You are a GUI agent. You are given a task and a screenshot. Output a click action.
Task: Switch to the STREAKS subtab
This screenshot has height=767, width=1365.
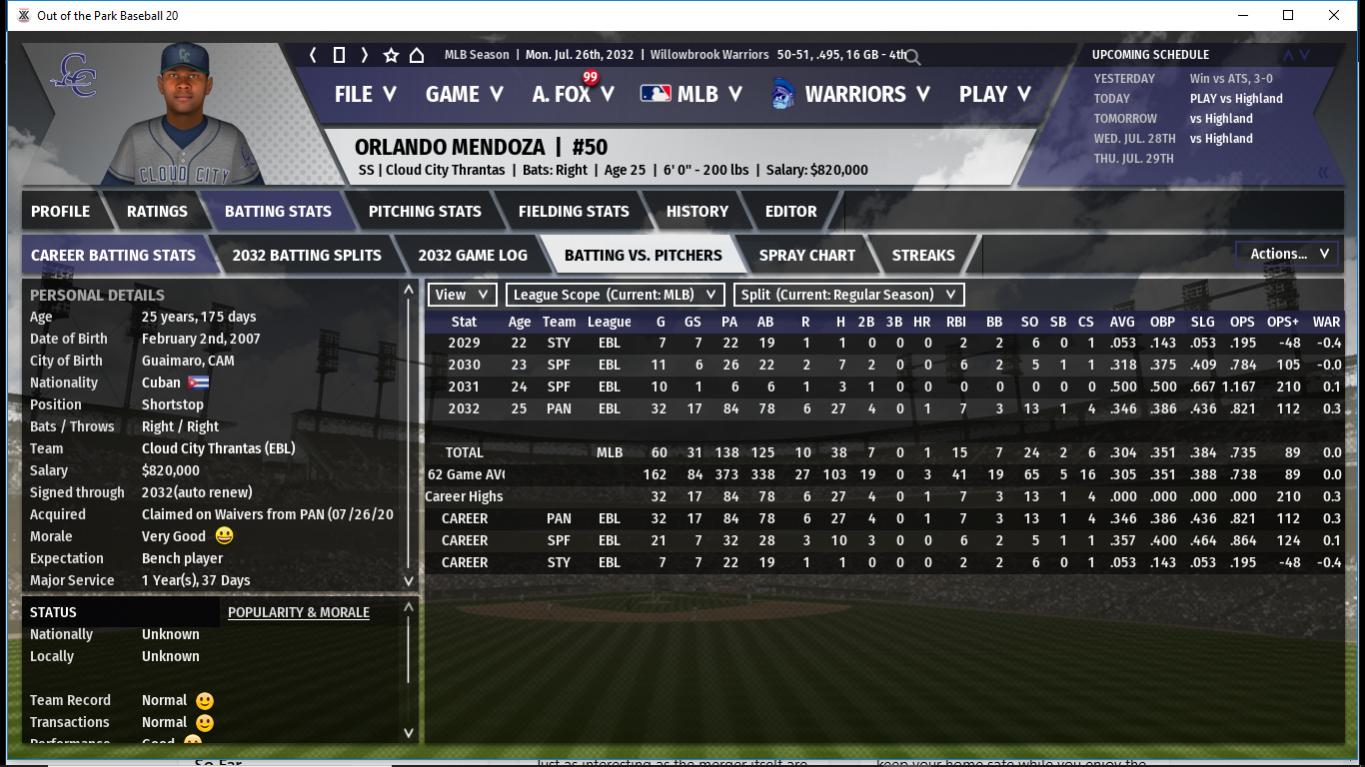(x=922, y=255)
